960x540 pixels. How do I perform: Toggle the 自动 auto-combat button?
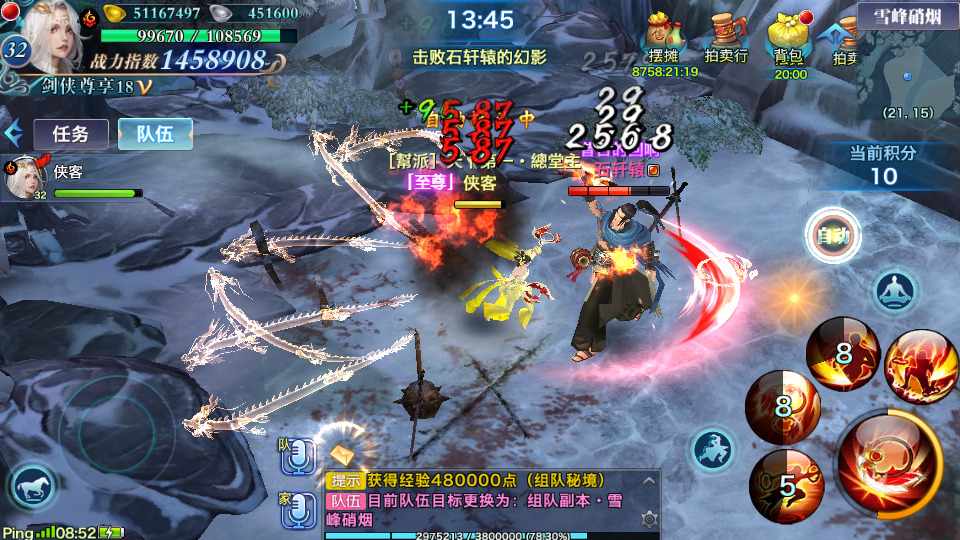(x=832, y=236)
